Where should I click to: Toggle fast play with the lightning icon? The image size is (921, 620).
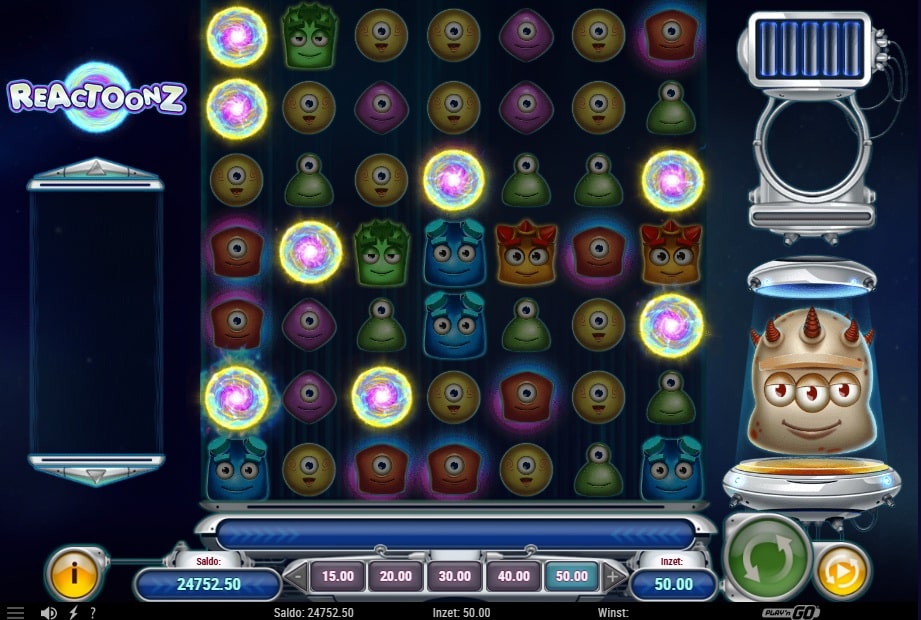coord(72,612)
